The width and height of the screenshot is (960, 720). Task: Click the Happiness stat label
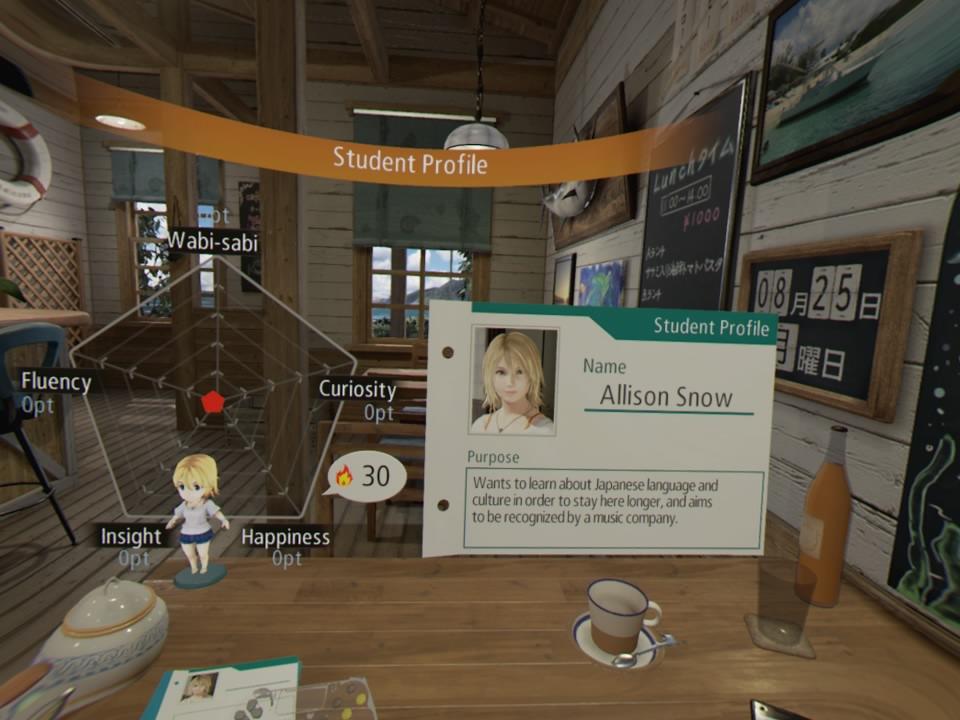[x=285, y=537]
